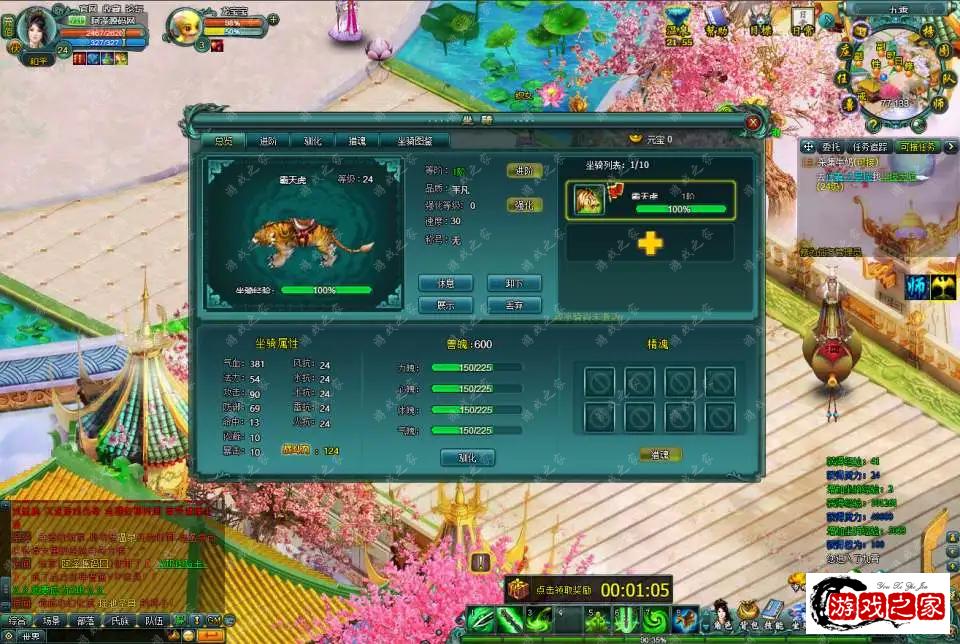This screenshot has width=960, height=644.
Task: Select the 炼魂 tab
Action: 356,142
